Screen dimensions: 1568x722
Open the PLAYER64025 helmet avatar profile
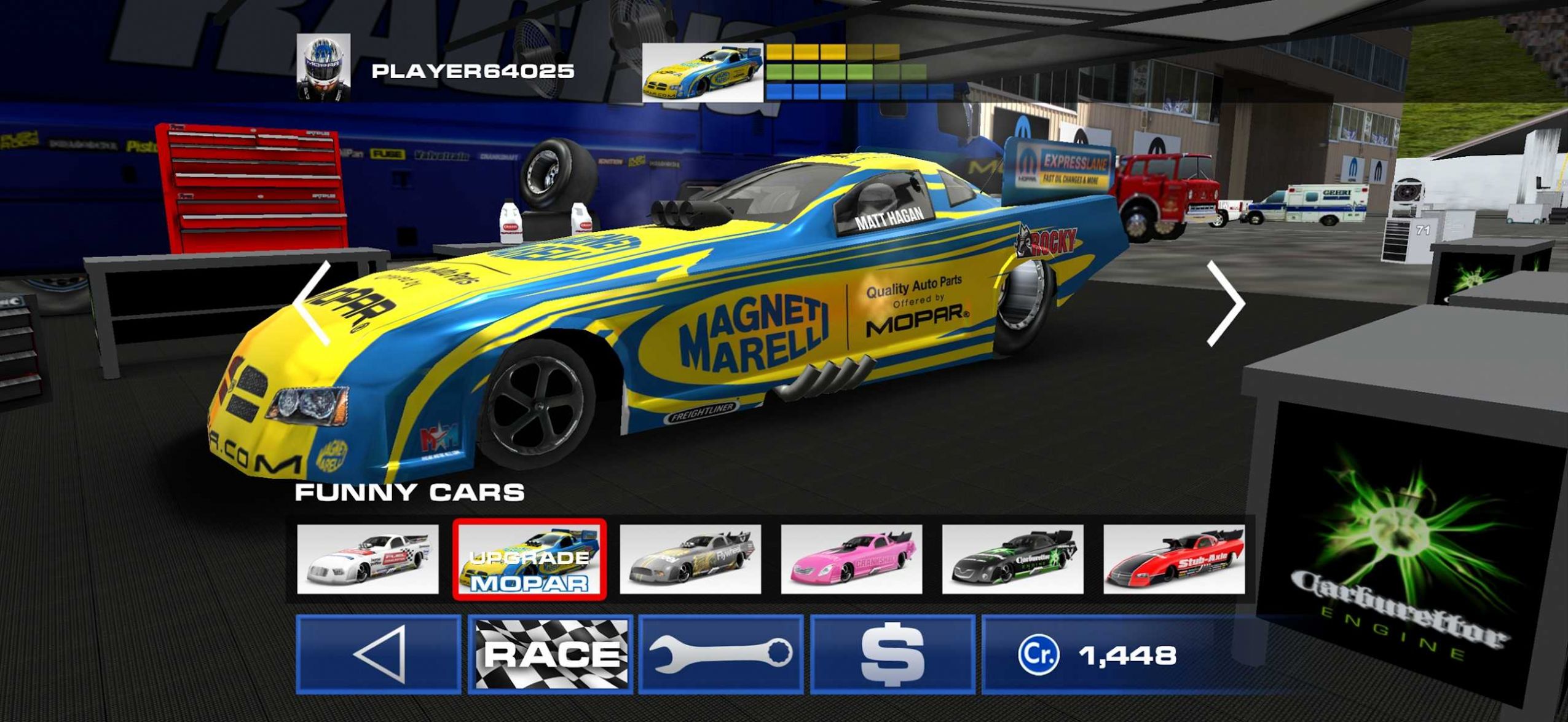coord(323,67)
